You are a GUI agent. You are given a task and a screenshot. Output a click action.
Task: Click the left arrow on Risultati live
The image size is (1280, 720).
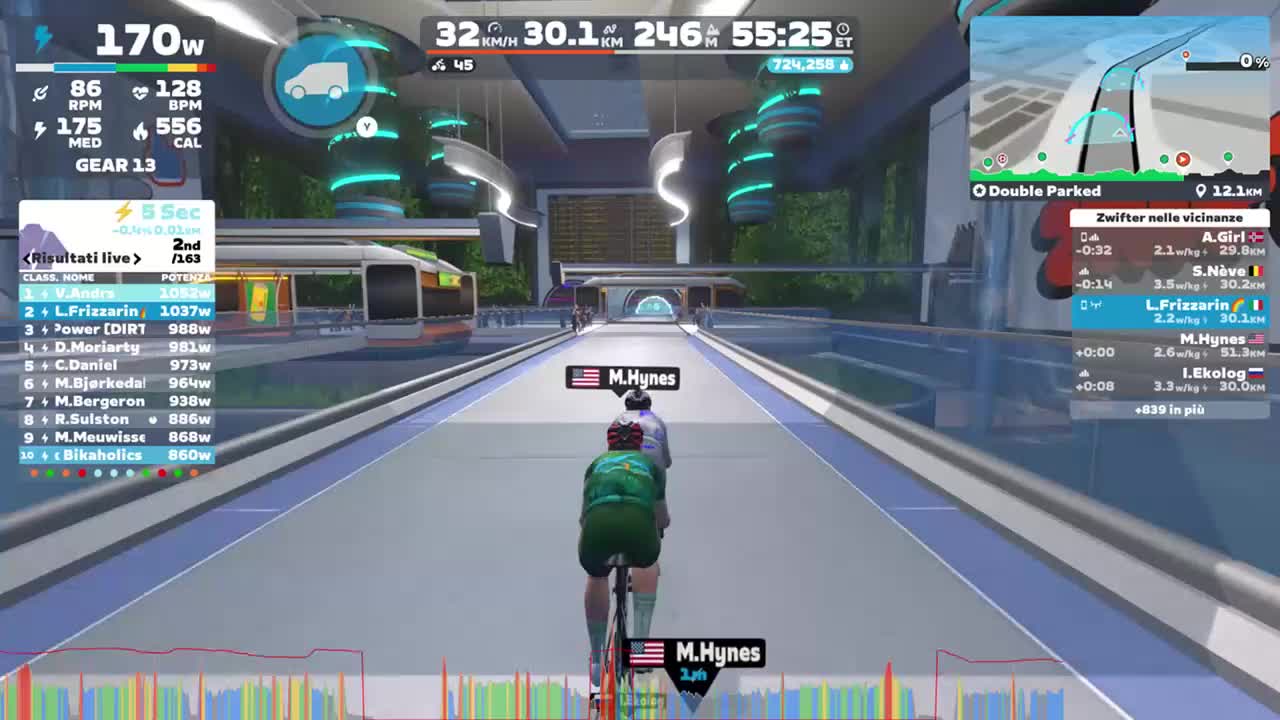27,258
